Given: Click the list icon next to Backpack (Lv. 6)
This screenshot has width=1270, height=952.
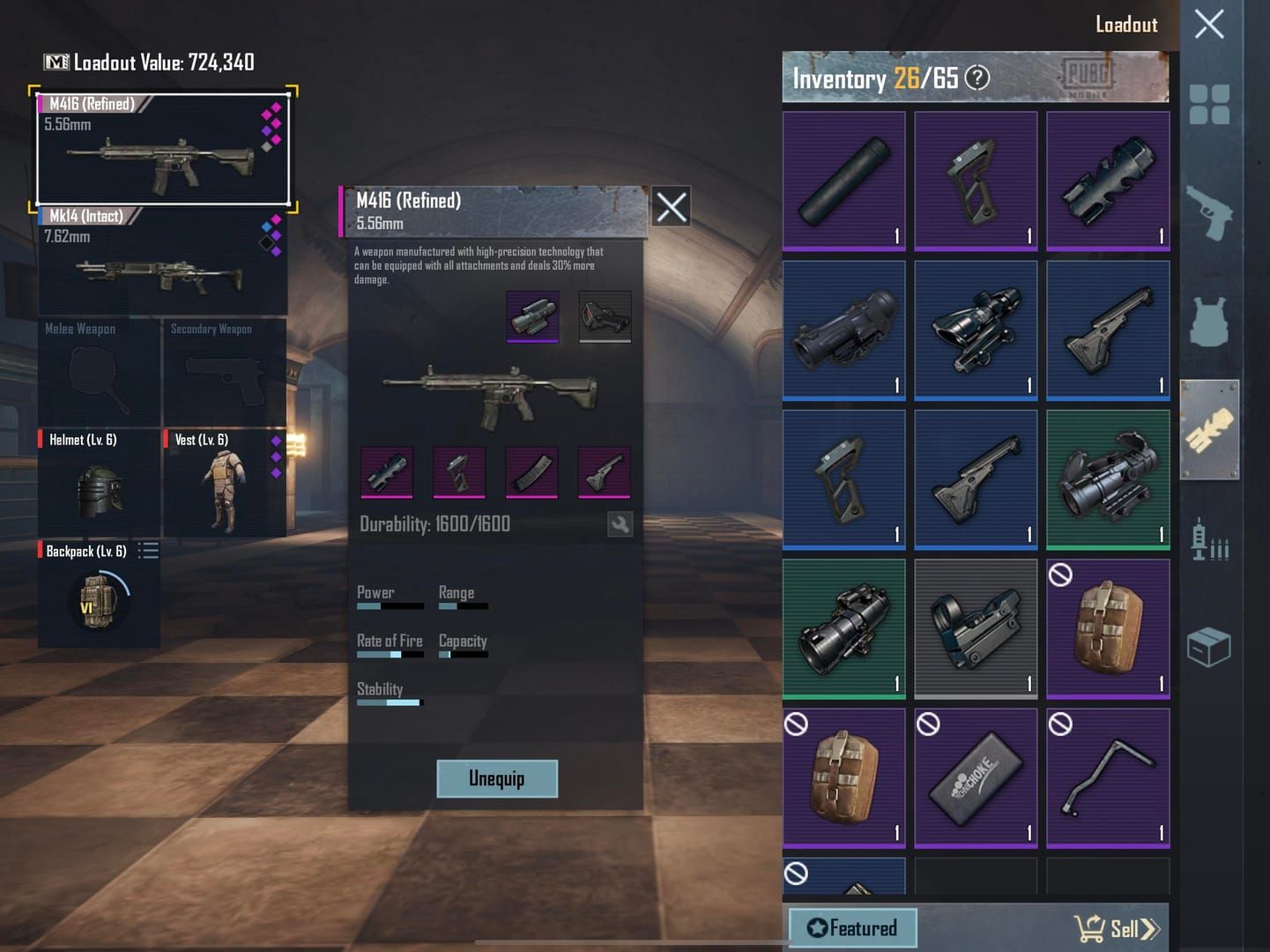Looking at the screenshot, I should click(x=148, y=551).
